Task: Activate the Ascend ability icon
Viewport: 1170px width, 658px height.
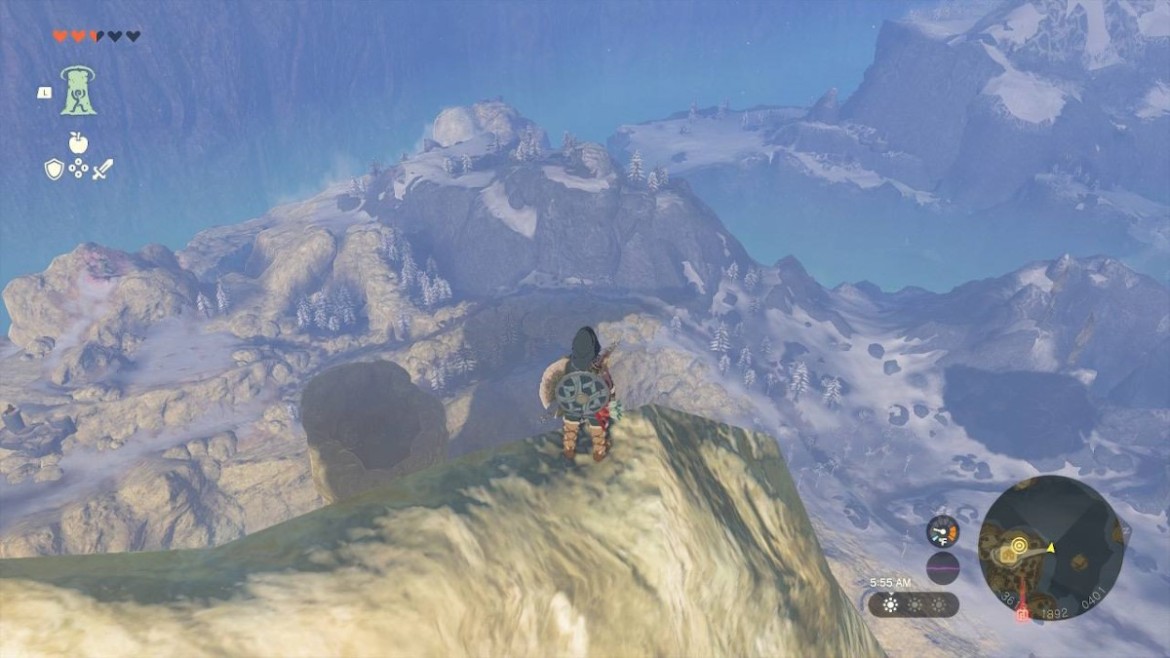Action: (79, 90)
